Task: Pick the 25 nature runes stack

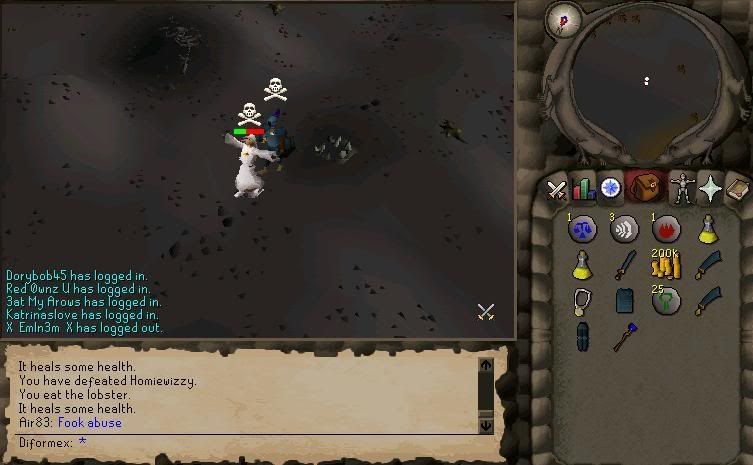Action: coord(666,301)
